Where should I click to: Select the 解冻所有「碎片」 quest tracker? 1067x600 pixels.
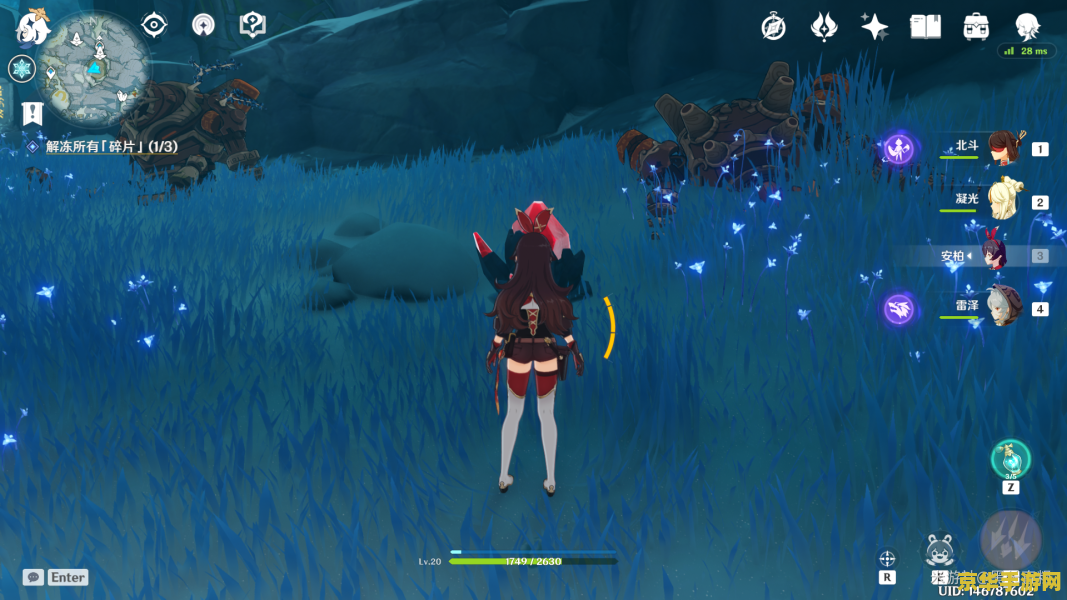click(110, 147)
